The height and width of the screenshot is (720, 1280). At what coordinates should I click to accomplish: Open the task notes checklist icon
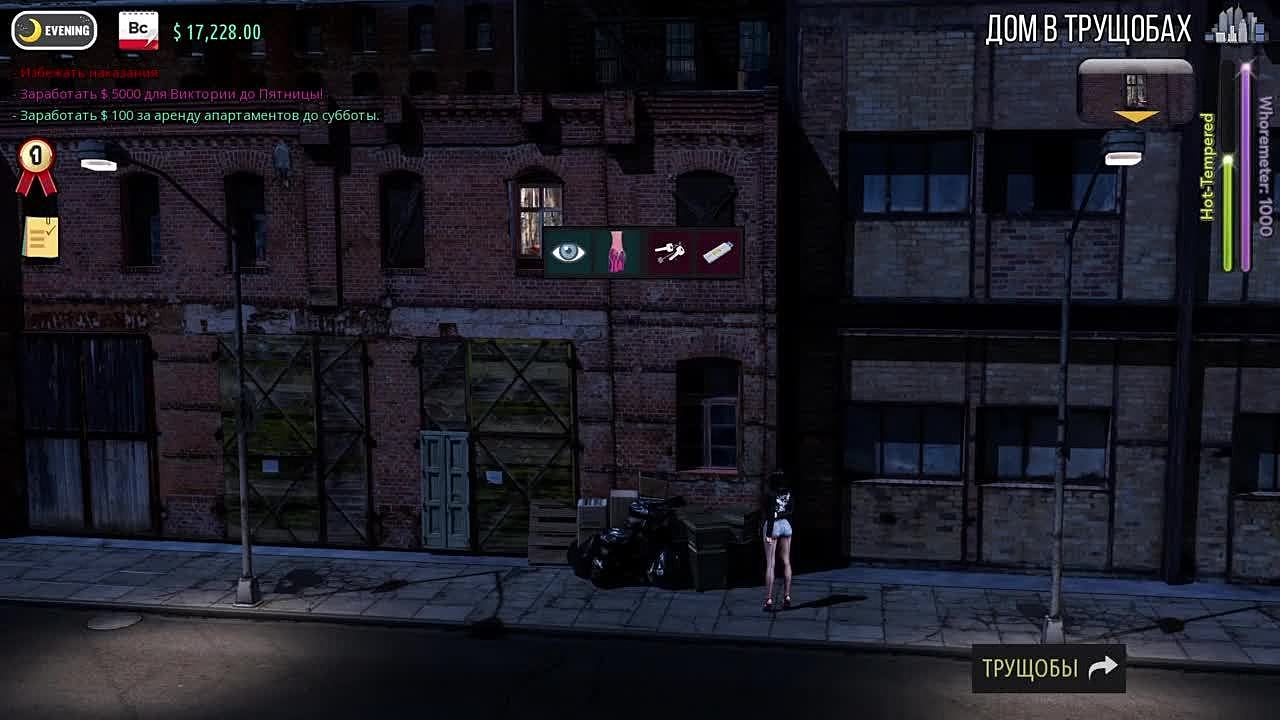pyautogui.click(x=41, y=237)
